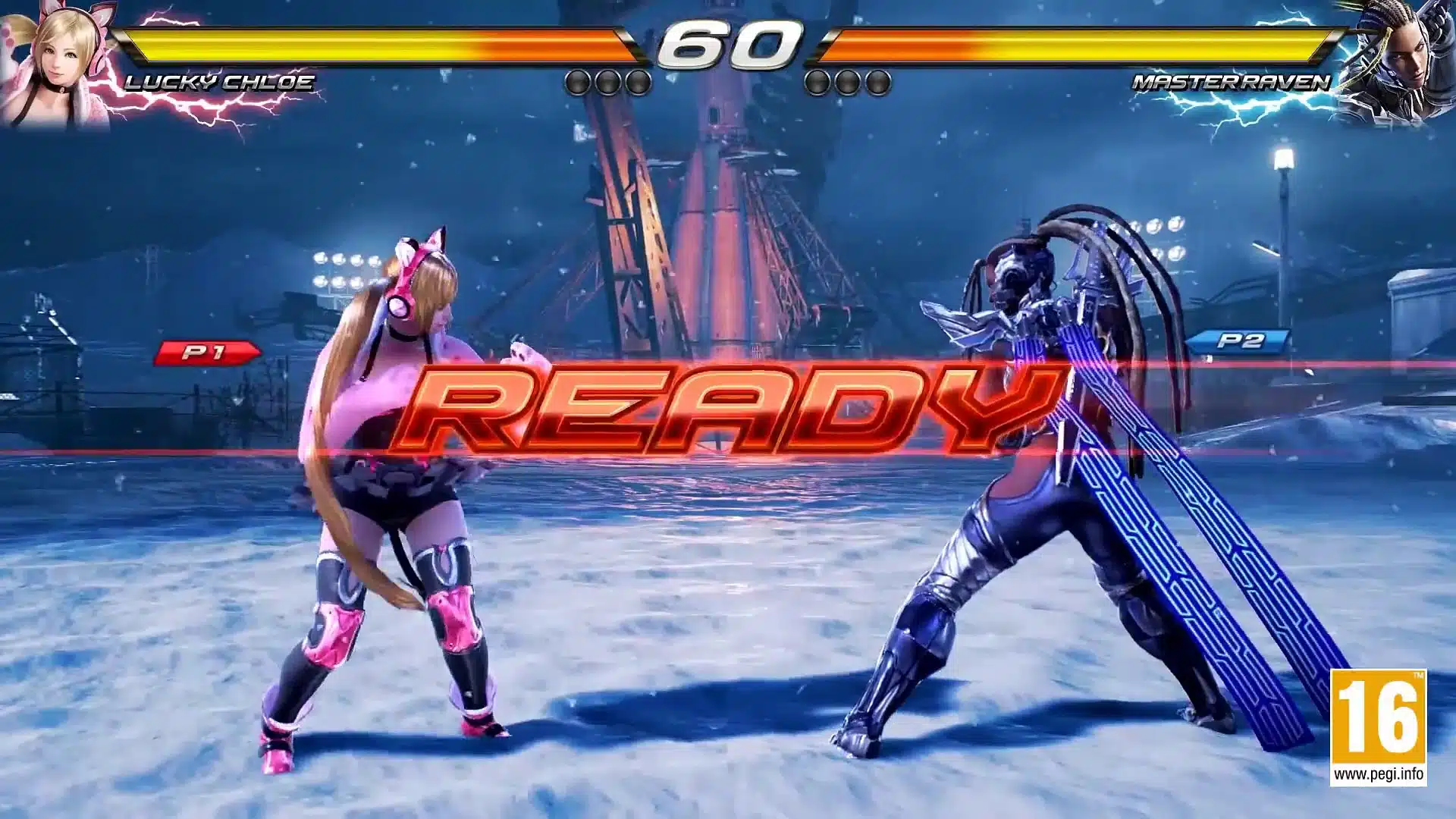Click Lucky Chloe's character portrait

pyautogui.click(x=53, y=61)
